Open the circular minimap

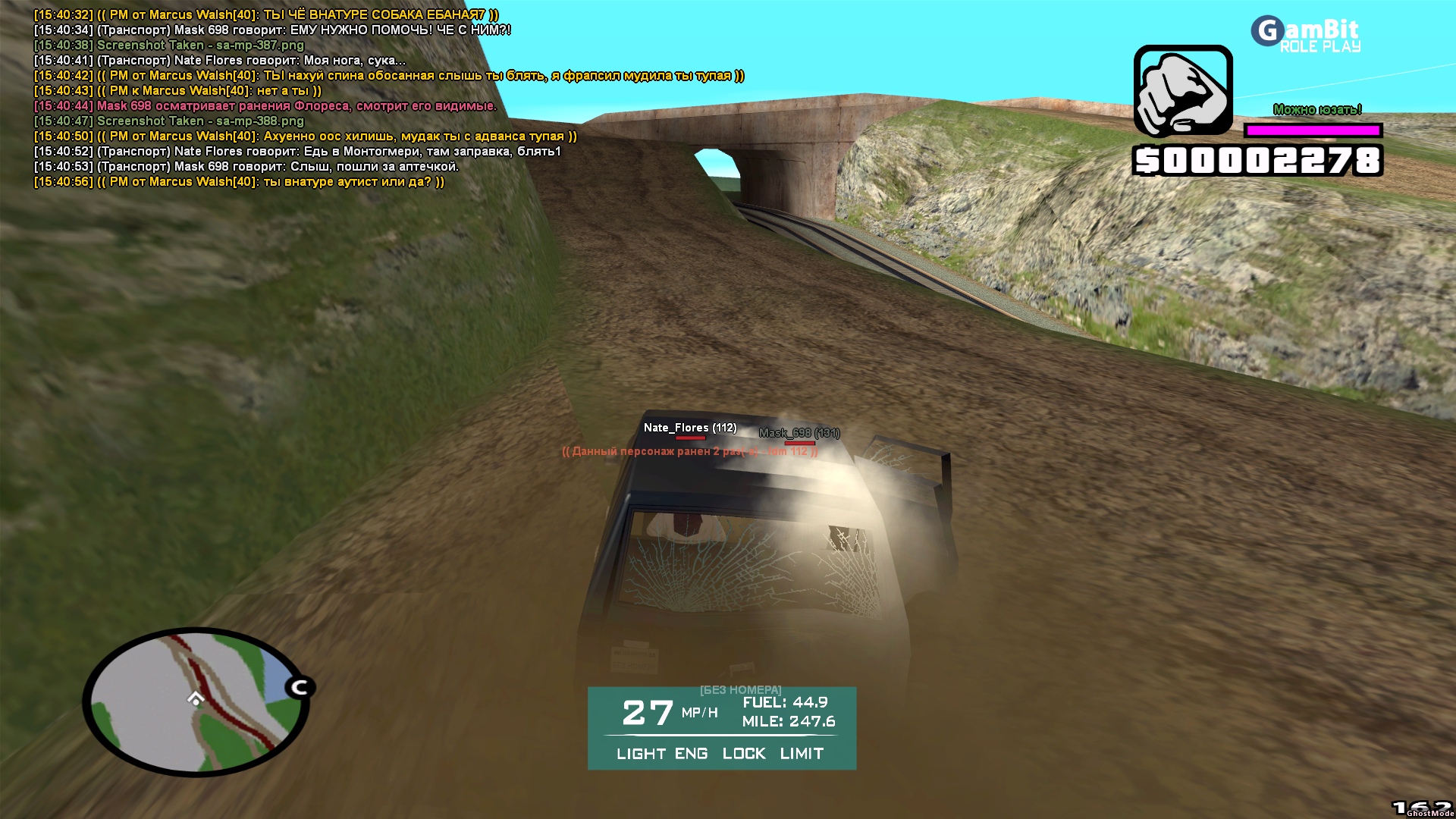(x=196, y=701)
